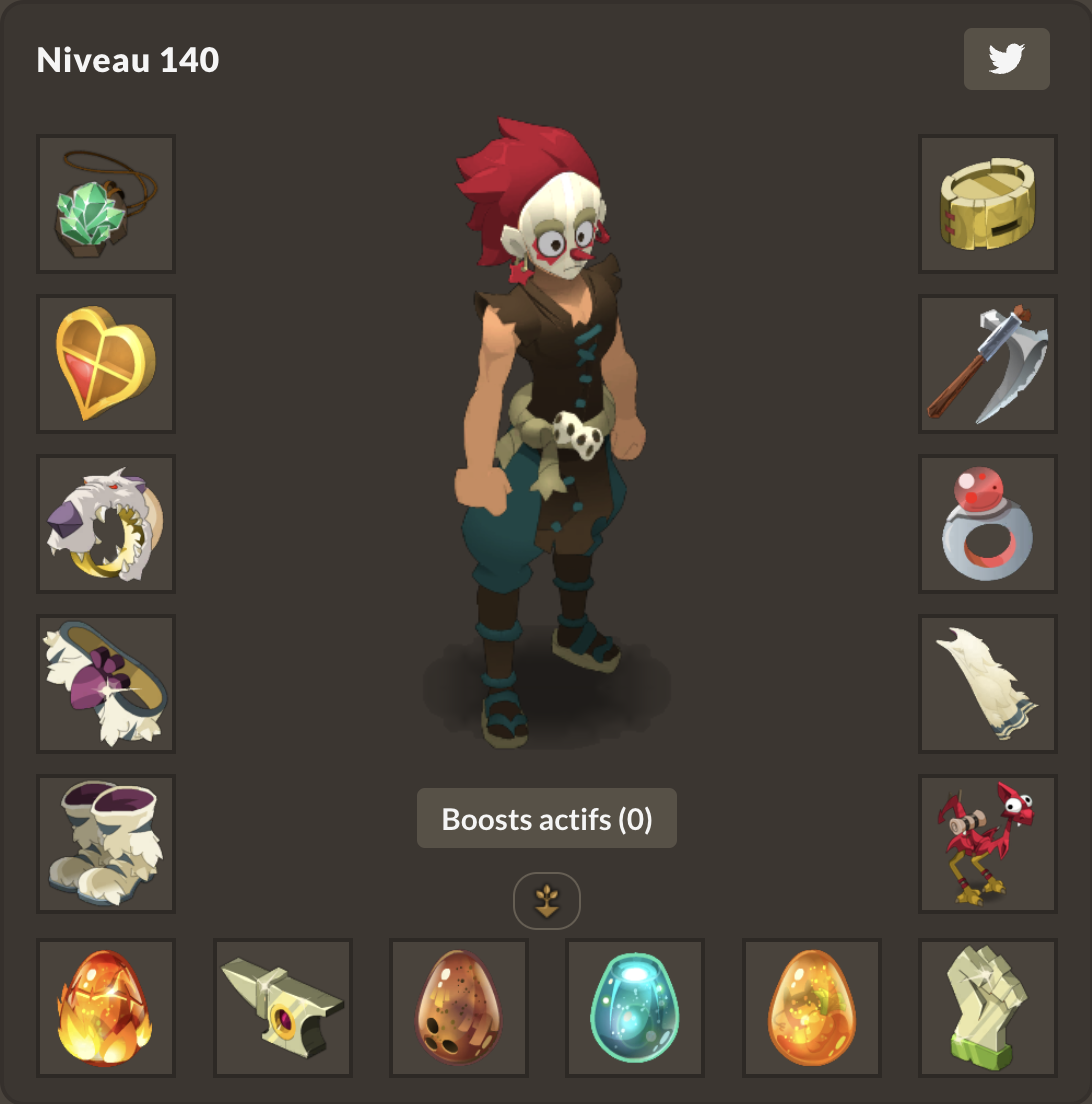
Task: Select the axe weapon slot
Action: coord(988,364)
